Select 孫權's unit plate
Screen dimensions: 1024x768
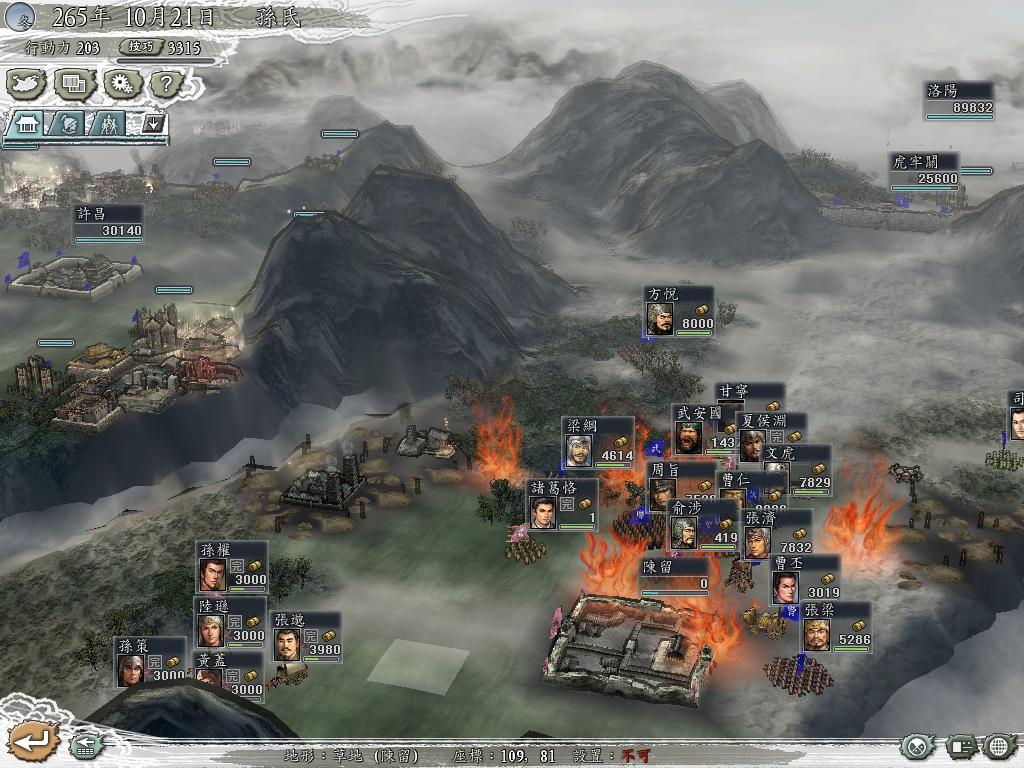click(x=232, y=566)
